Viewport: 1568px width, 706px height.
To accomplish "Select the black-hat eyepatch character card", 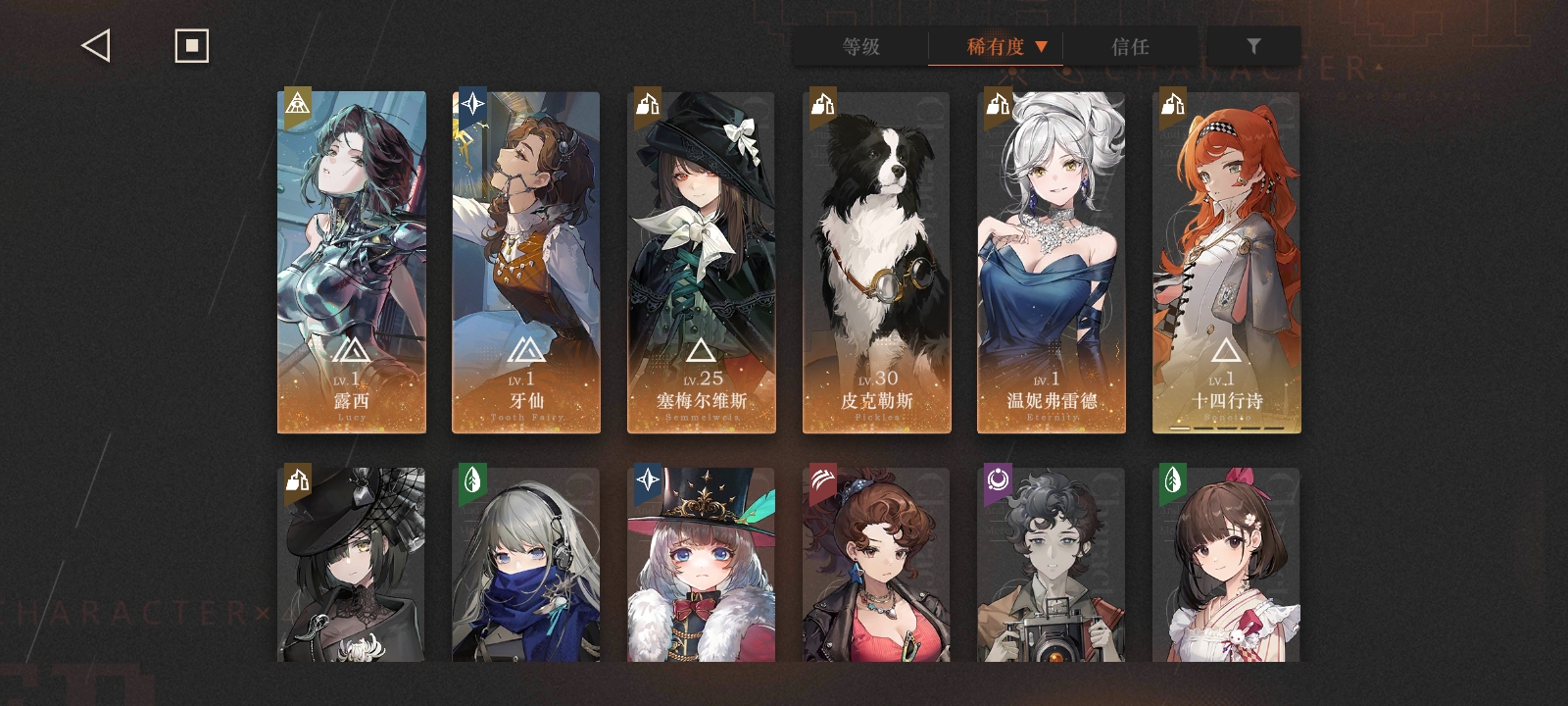I will pyautogui.click(x=352, y=564).
